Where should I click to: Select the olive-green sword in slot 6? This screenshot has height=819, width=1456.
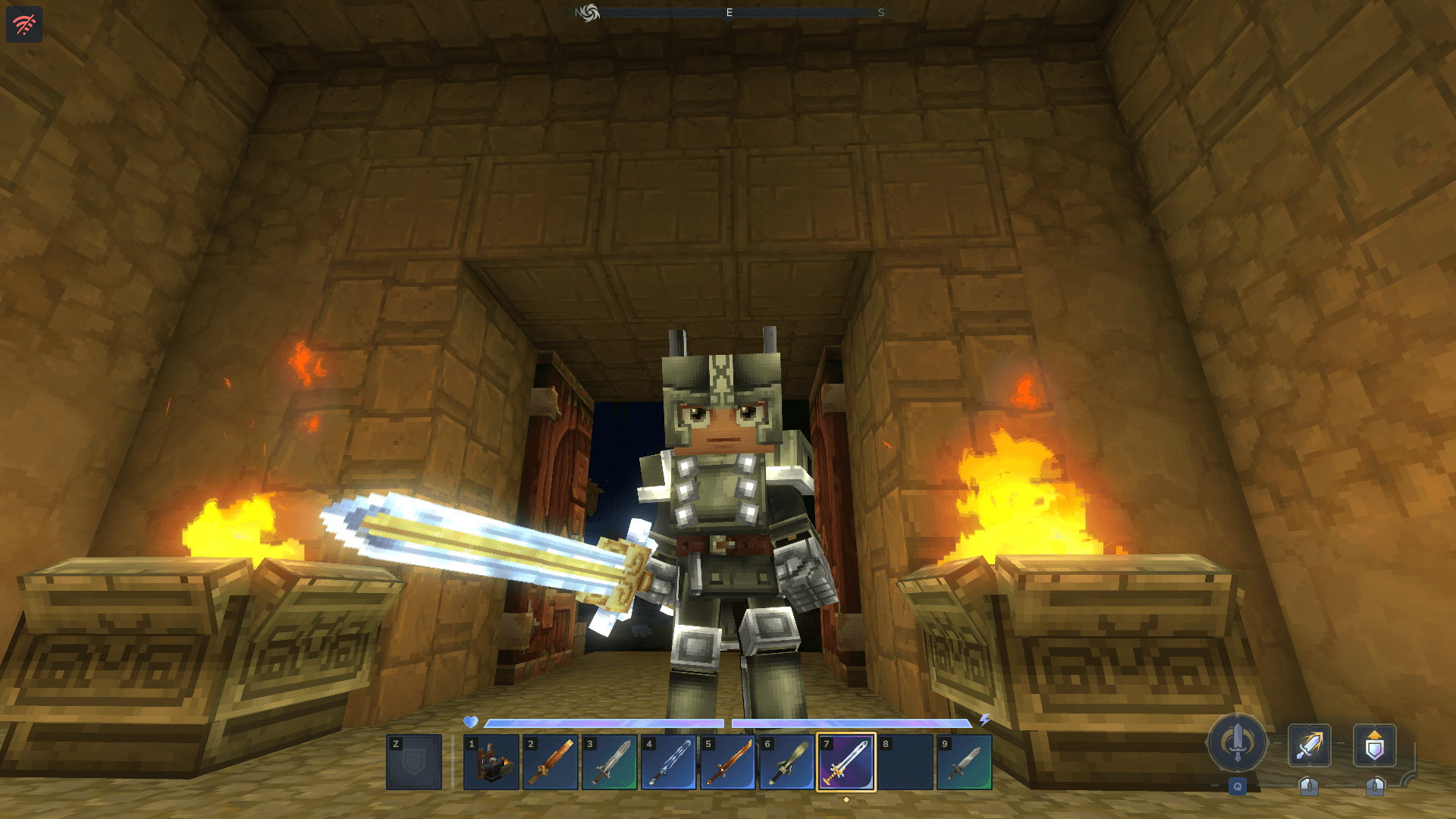click(787, 762)
